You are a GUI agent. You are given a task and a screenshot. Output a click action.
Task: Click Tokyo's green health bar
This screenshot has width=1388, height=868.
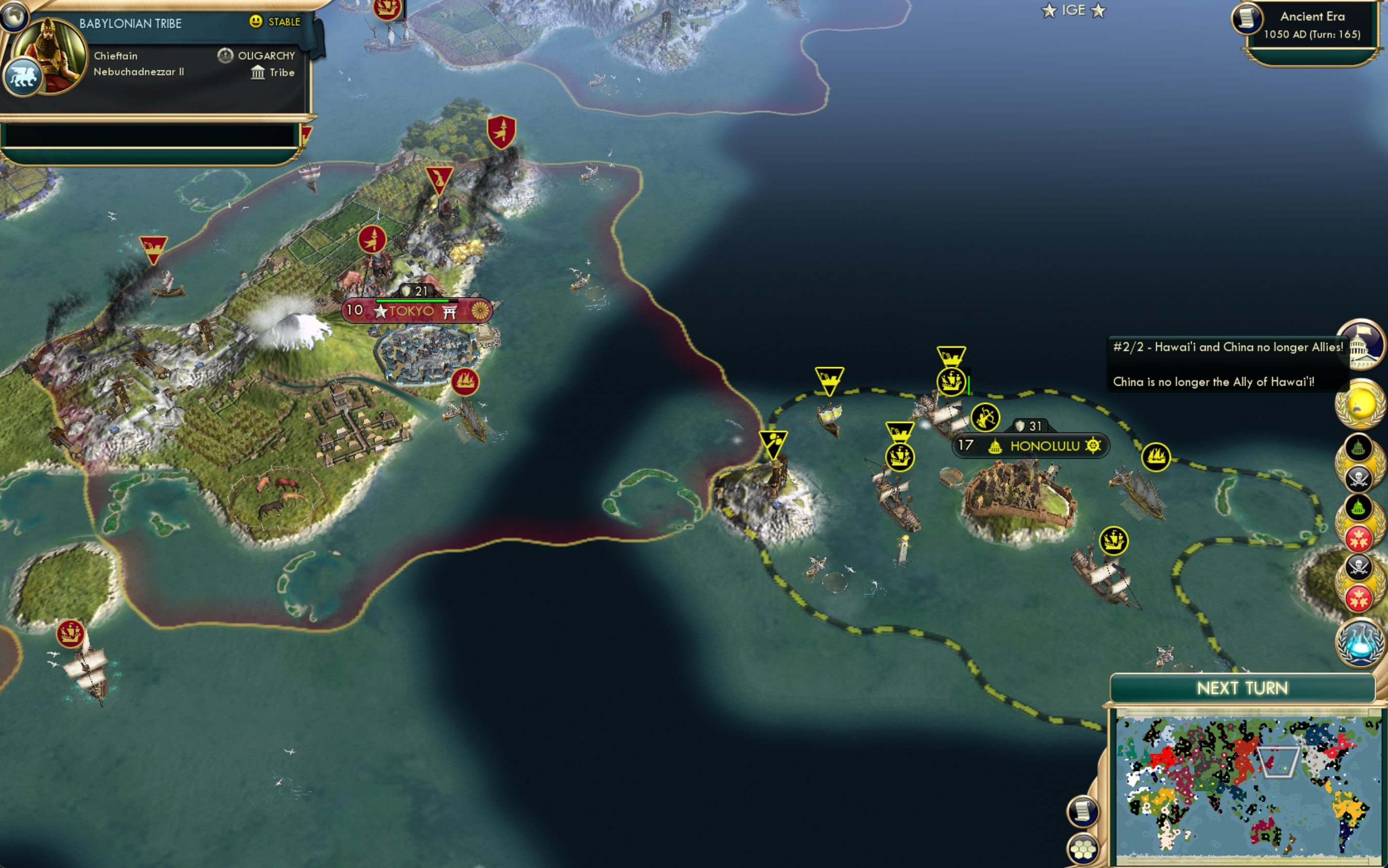[x=412, y=300]
